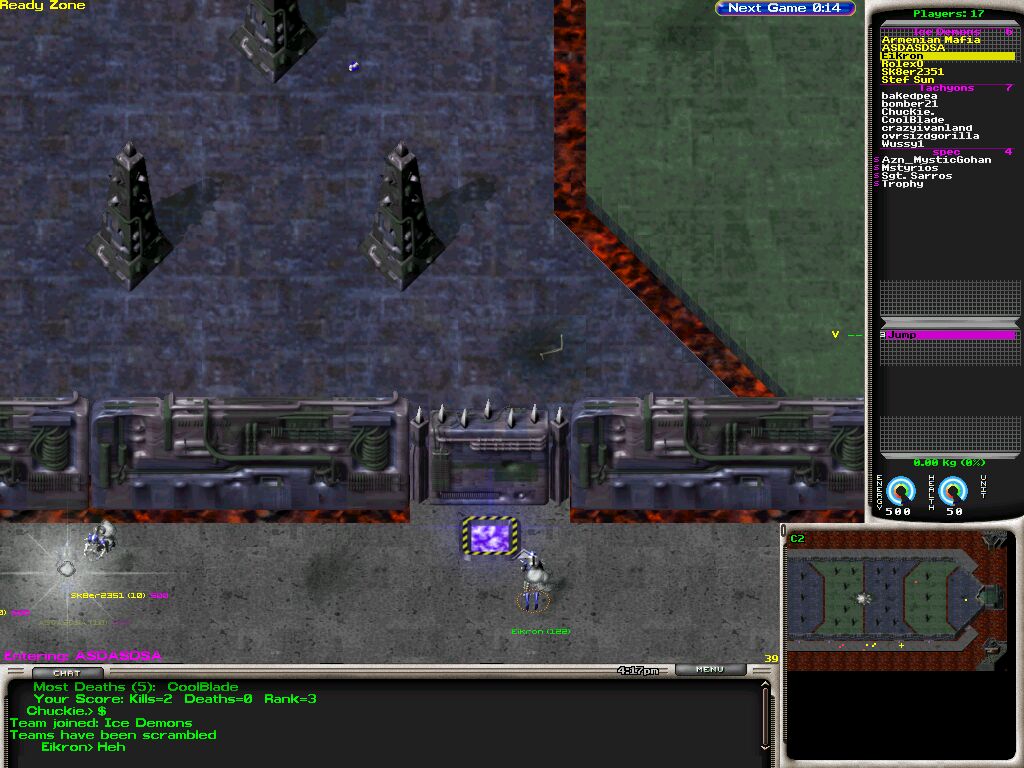Select SK8er2351 in the player list
The height and width of the screenshot is (768, 1024).
[x=912, y=72]
